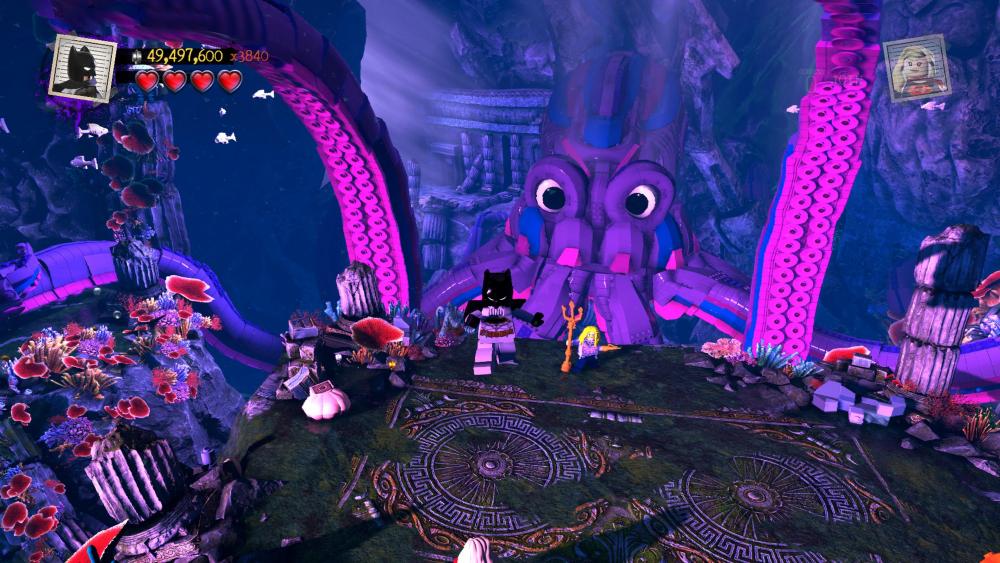Viewport: 1000px width, 563px height.
Task: Click the blonde player-two character portrait
Action: 916,67
